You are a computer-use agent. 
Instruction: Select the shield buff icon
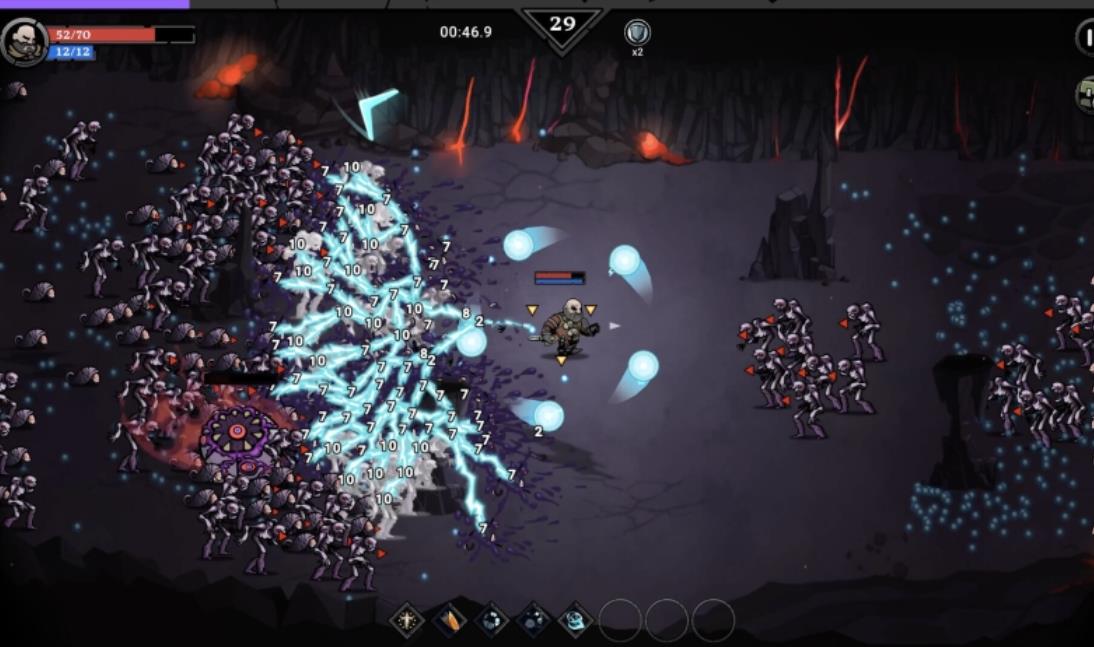tap(637, 33)
